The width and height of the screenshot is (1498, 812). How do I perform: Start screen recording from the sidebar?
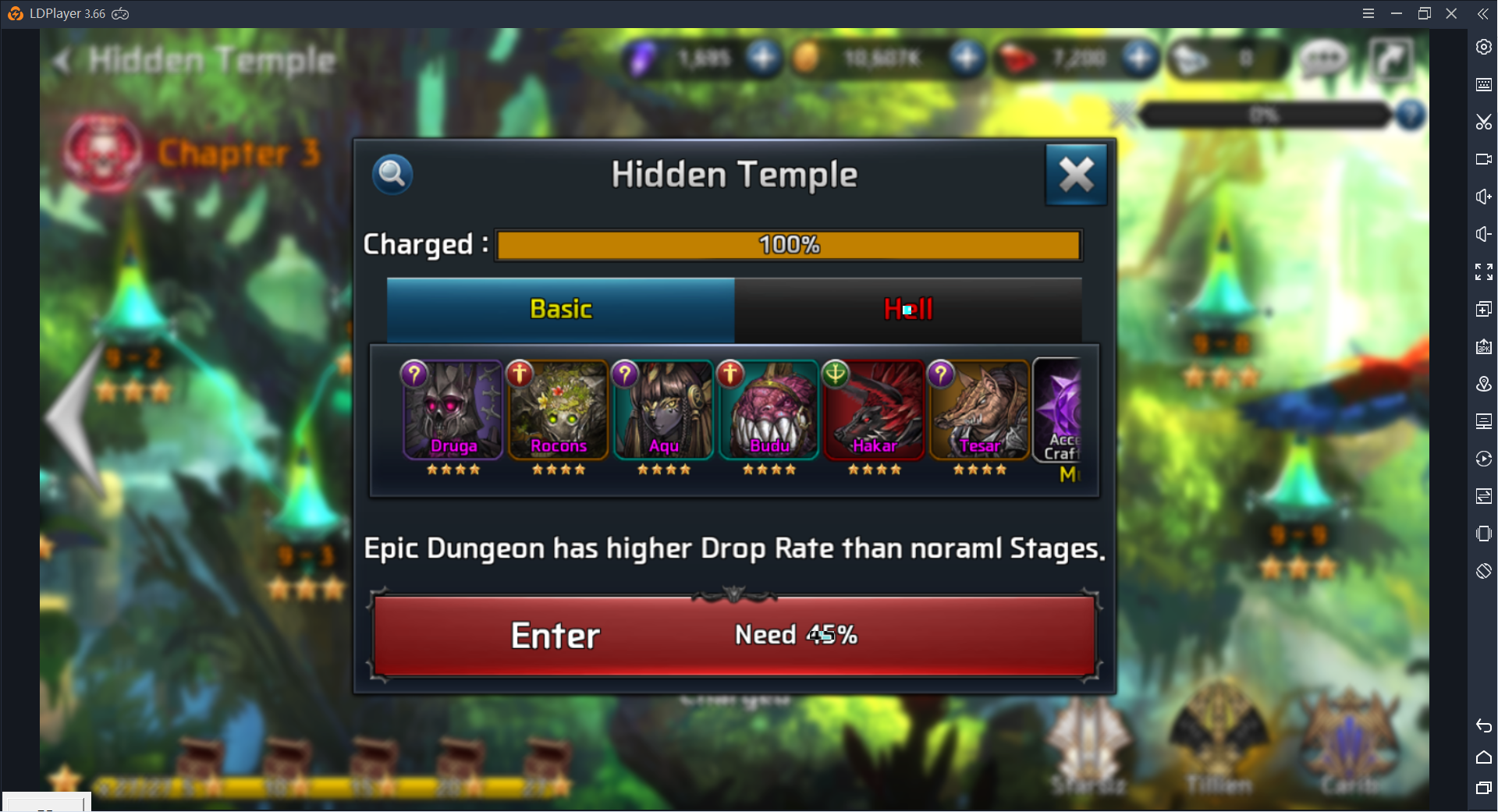[1483, 158]
